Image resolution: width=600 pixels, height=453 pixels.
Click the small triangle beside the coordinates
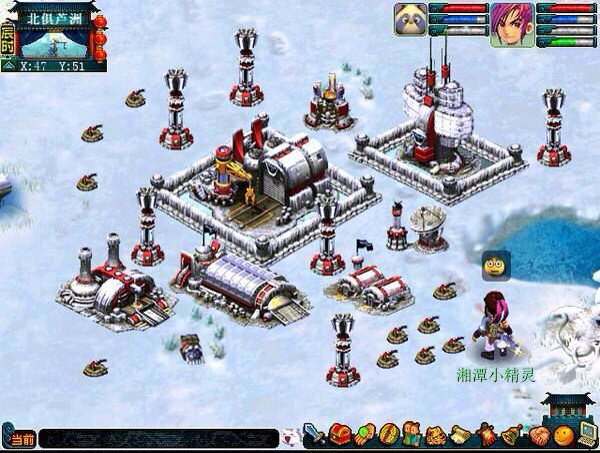[9, 66]
